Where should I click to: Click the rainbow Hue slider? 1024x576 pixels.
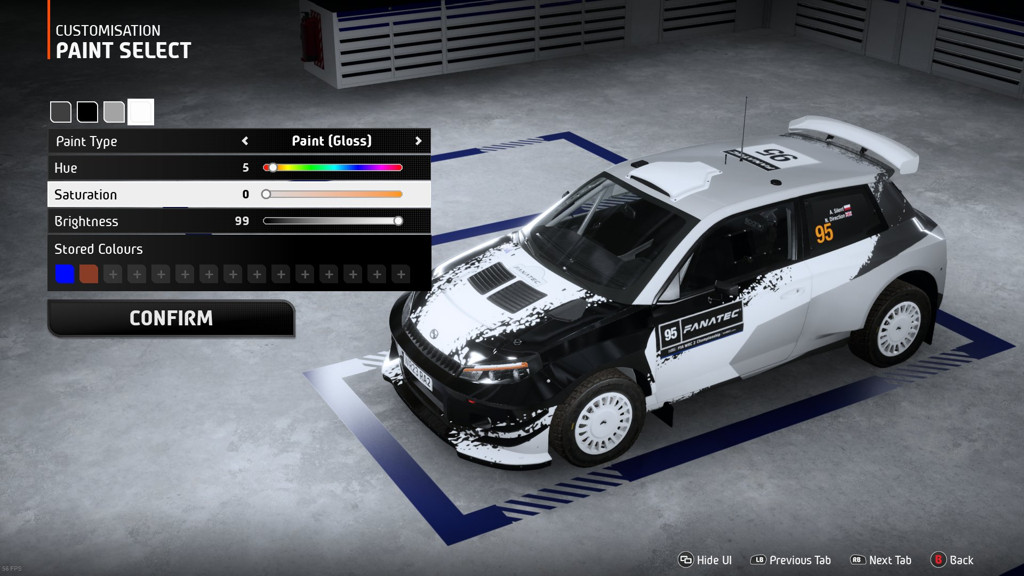point(332,168)
